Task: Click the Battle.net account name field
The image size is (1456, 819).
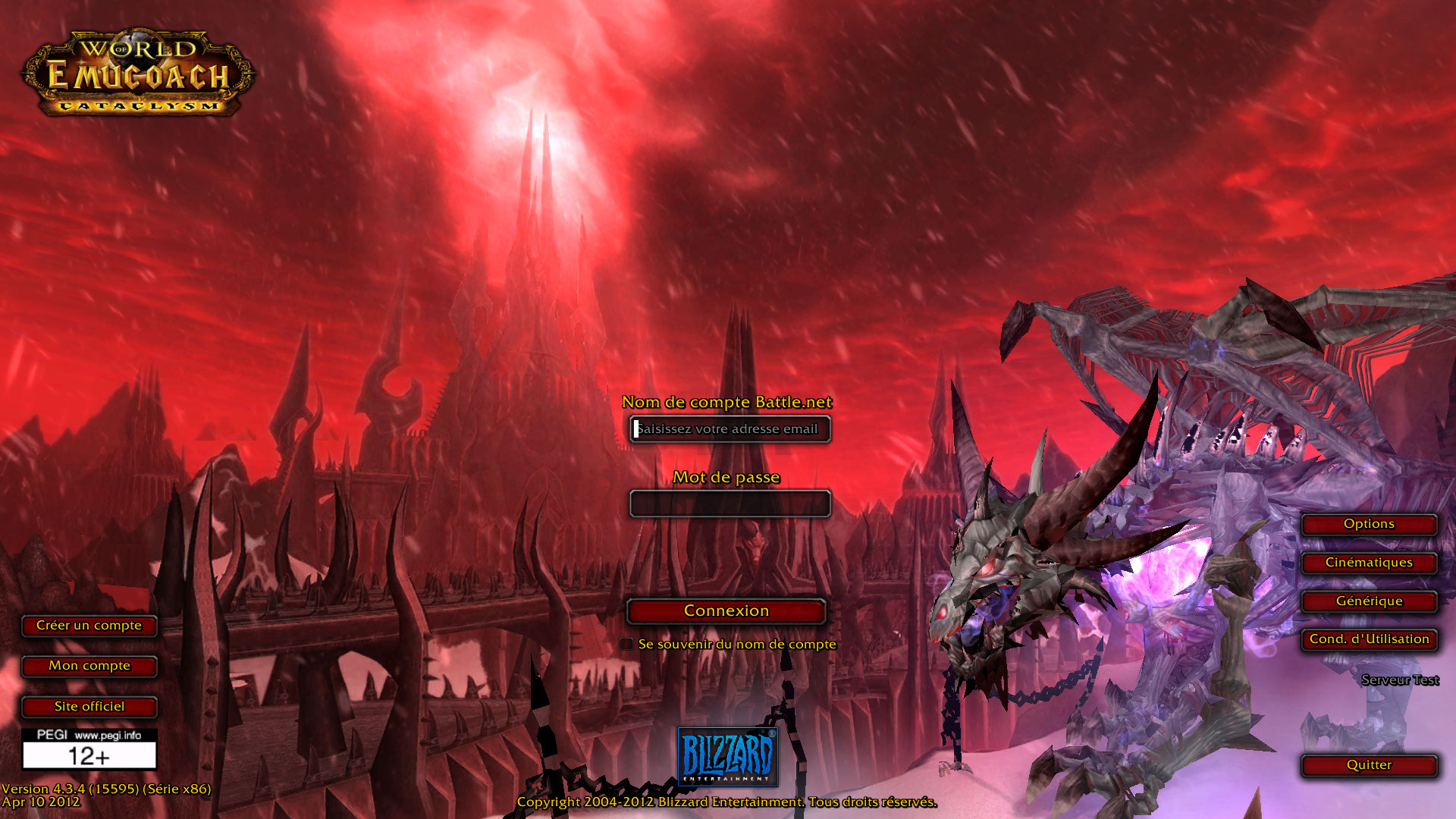Action: coord(730,429)
